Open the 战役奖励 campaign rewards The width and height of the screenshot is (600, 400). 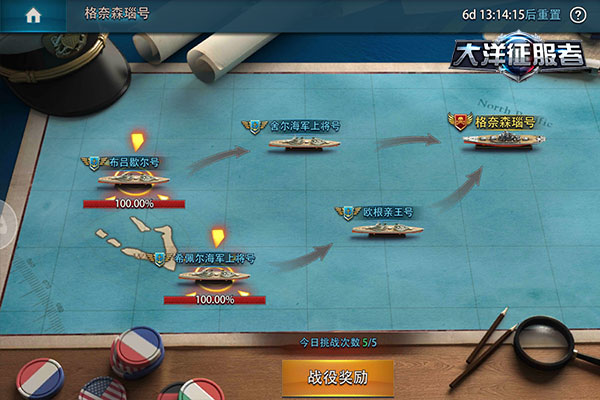click(x=337, y=378)
